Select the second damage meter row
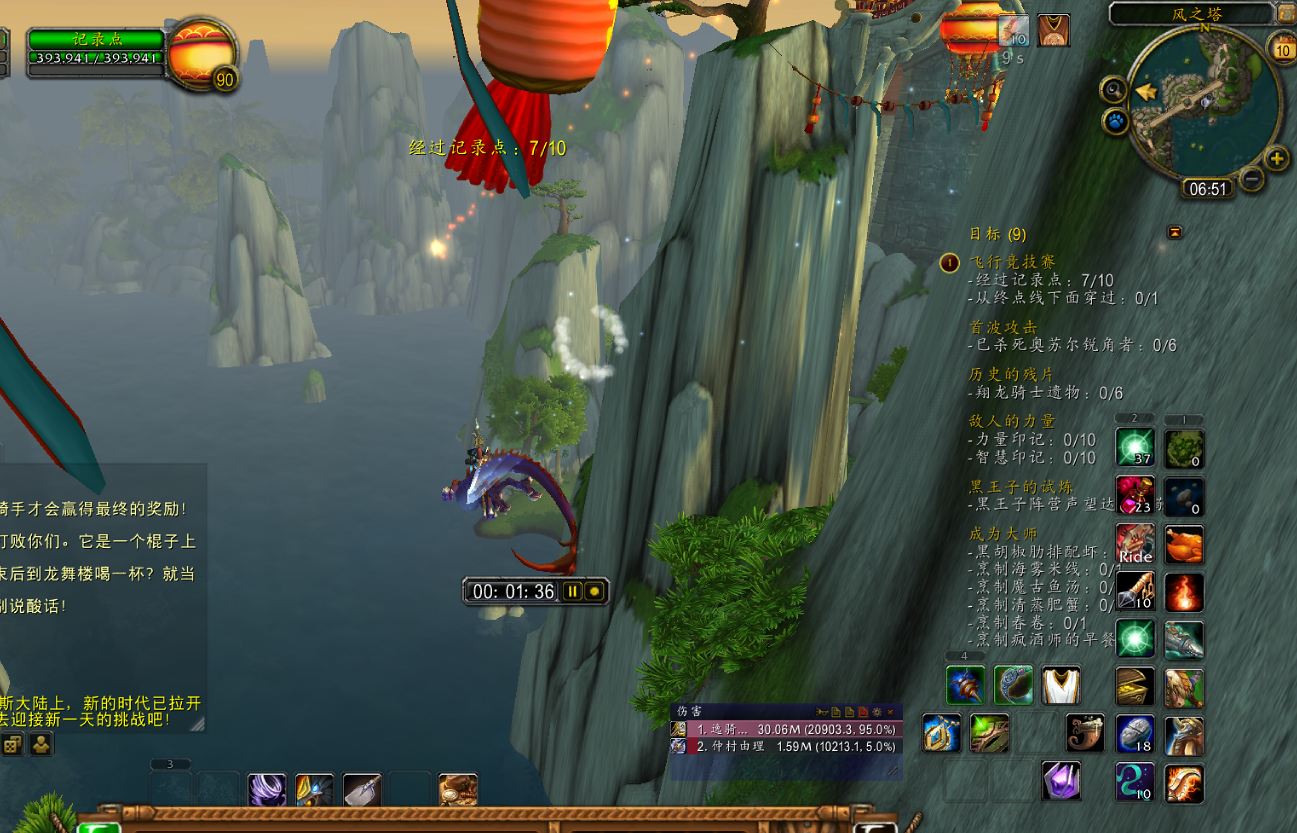This screenshot has width=1297, height=833. coord(785,746)
